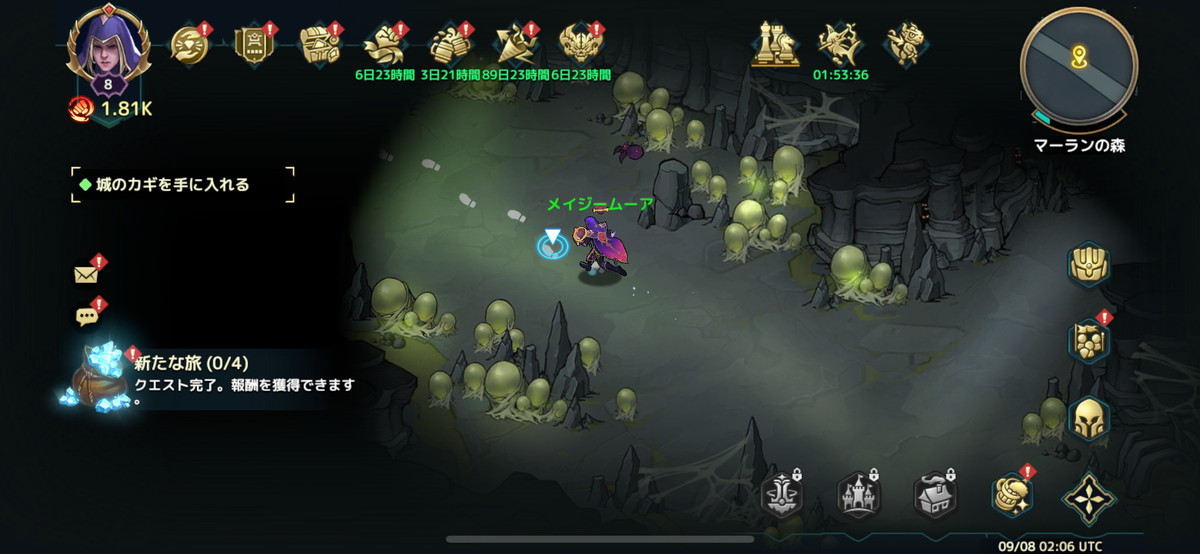The image size is (1200, 554).
Task: Open the diamond-in-hand icon menu
Action: pos(189,44)
